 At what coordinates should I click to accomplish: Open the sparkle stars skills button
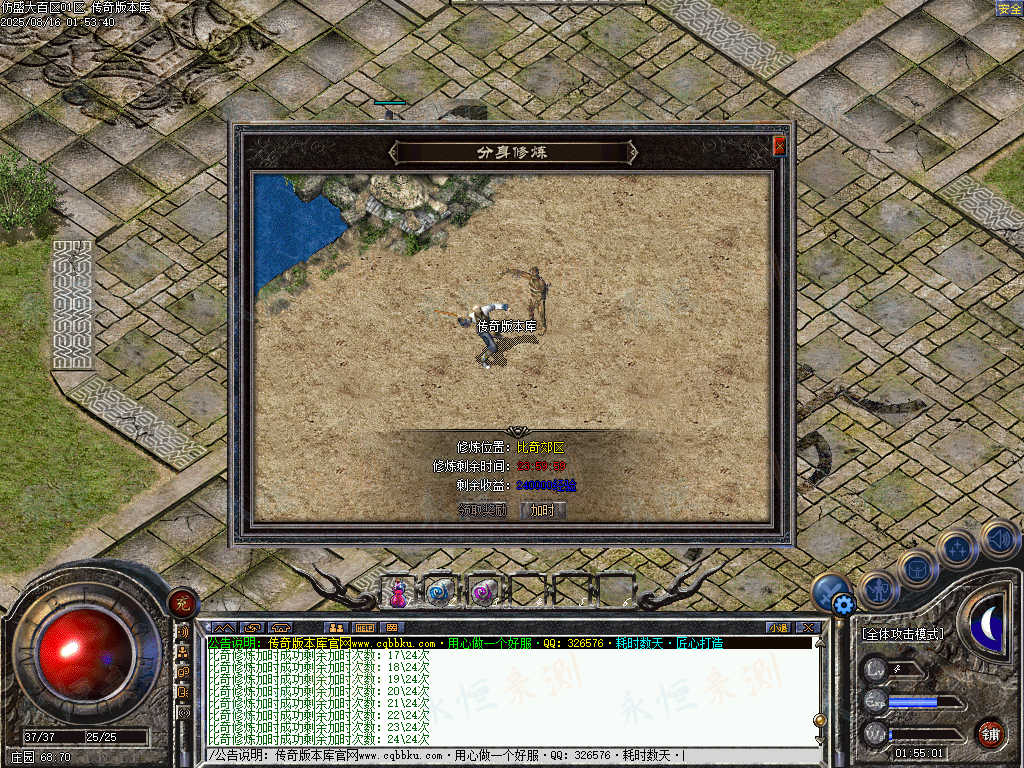click(957, 547)
